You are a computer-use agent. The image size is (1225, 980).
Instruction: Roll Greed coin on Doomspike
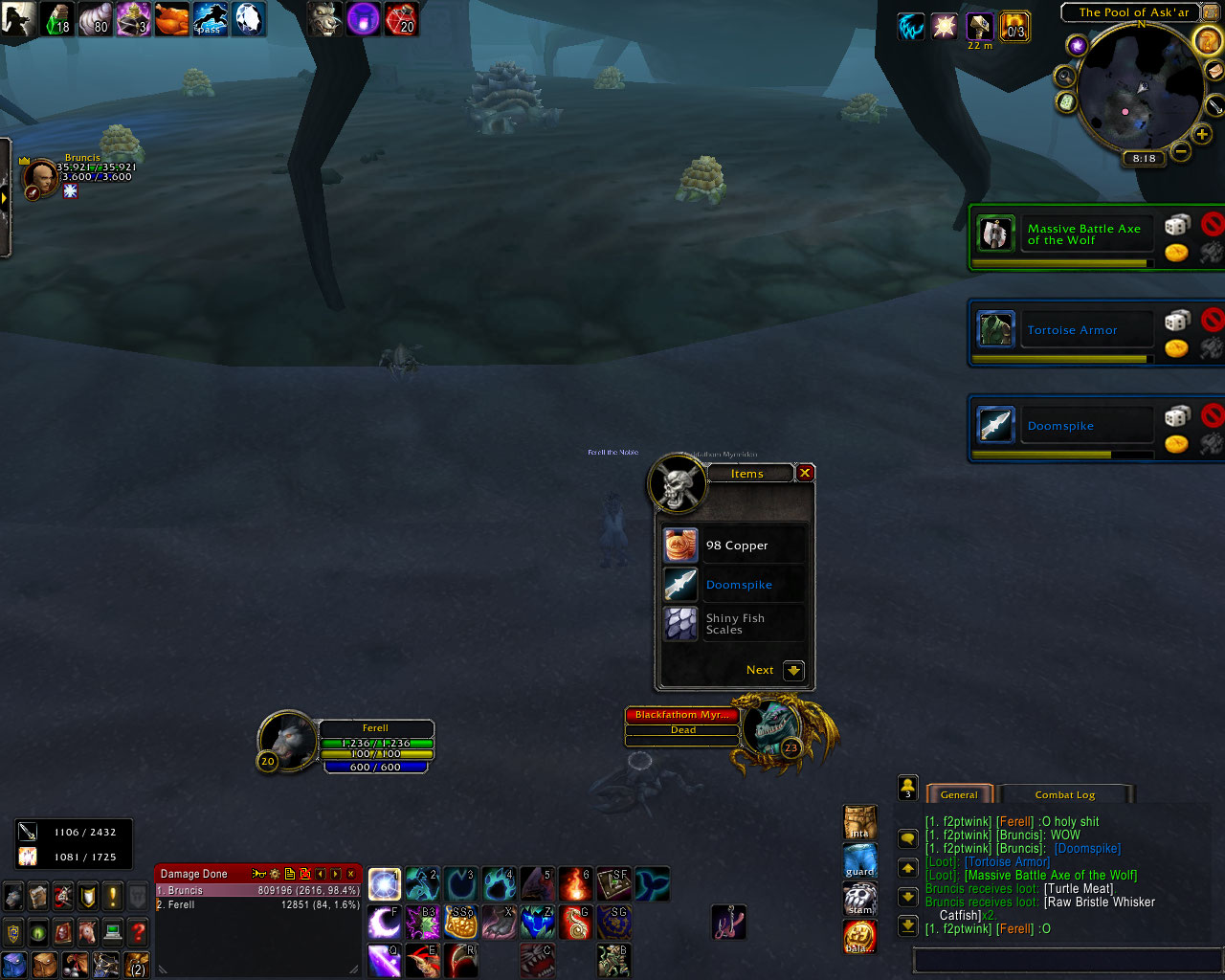click(x=1176, y=444)
